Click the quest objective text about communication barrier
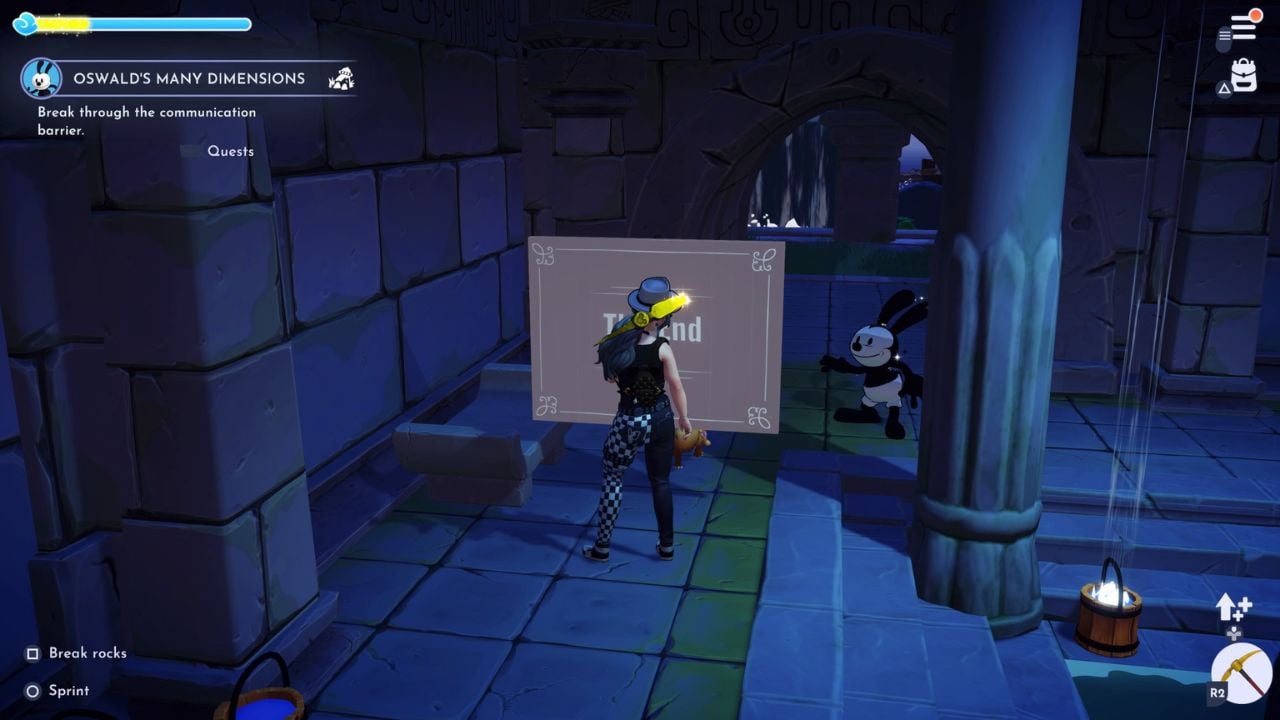This screenshot has height=720, width=1280. [146, 118]
